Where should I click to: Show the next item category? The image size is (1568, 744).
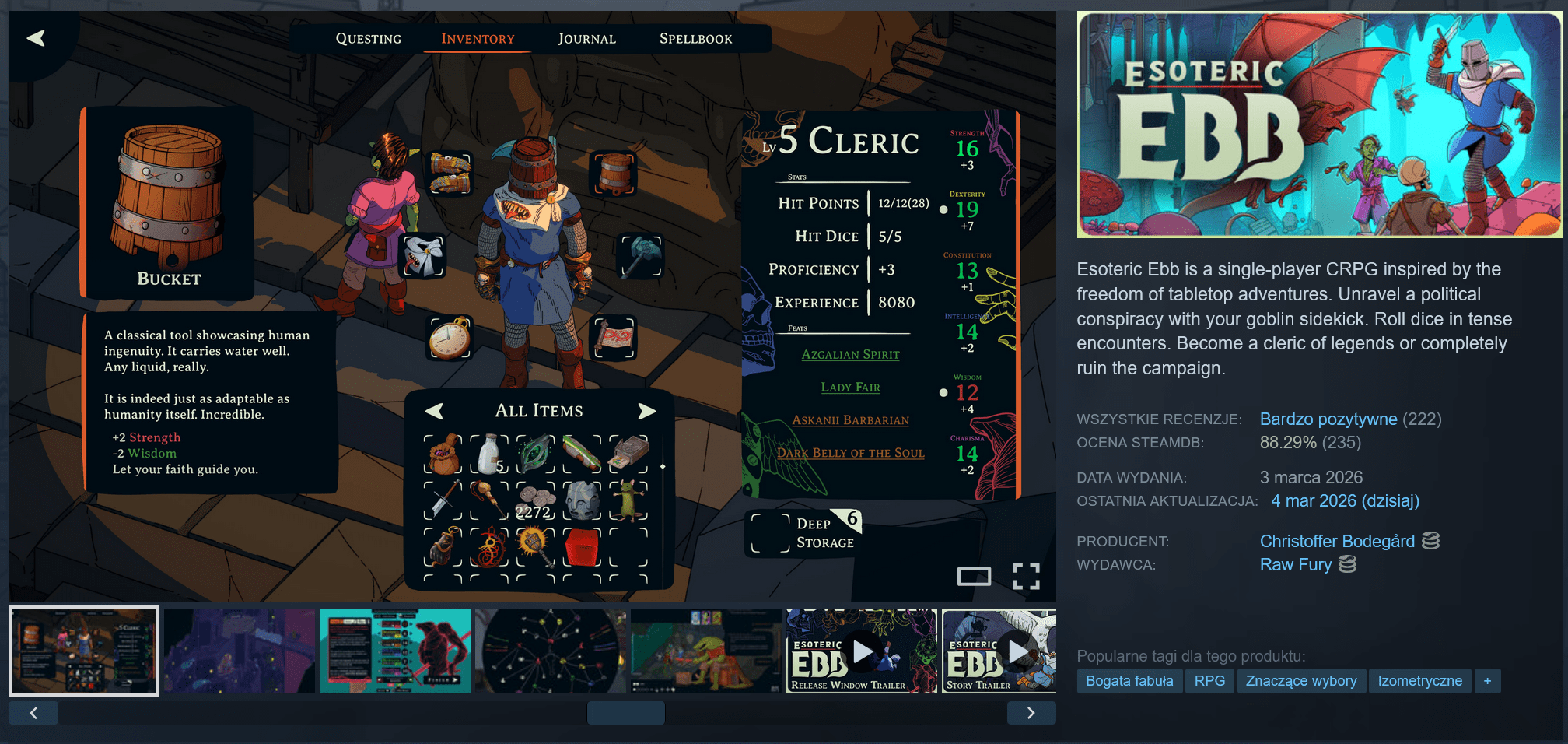coord(646,411)
